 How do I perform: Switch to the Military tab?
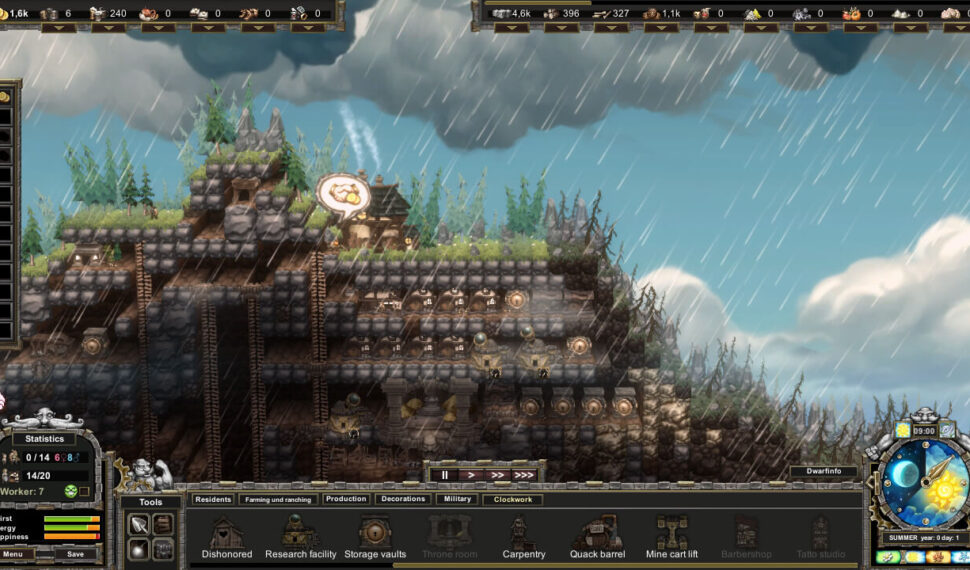click(457, 499)
